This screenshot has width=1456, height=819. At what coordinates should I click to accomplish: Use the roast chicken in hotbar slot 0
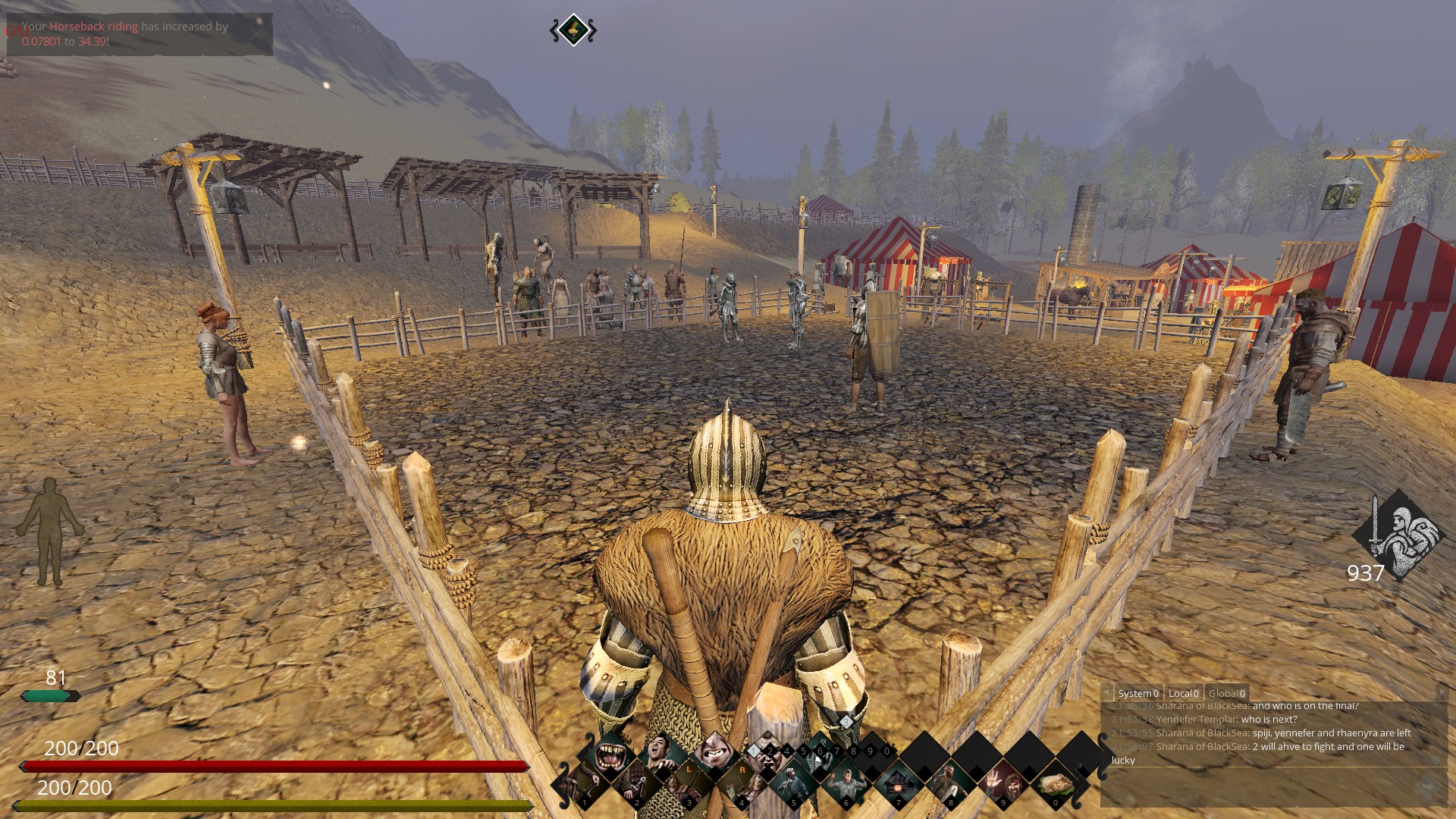pos(1055,783)
